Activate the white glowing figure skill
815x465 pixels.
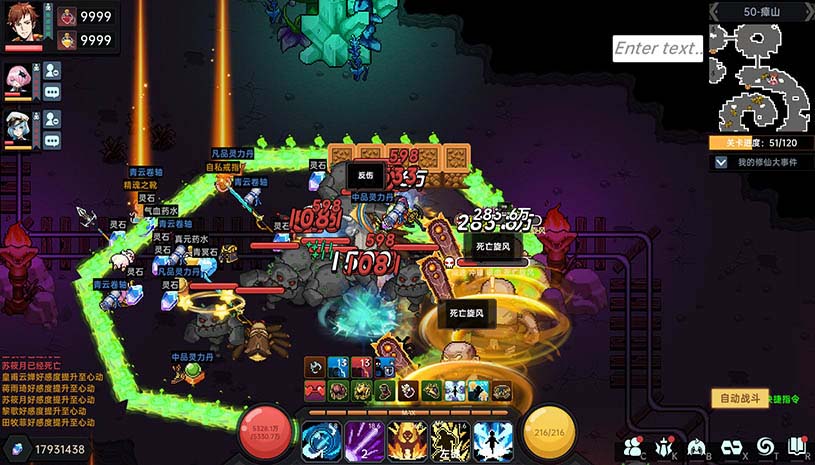tap(493, 440)
